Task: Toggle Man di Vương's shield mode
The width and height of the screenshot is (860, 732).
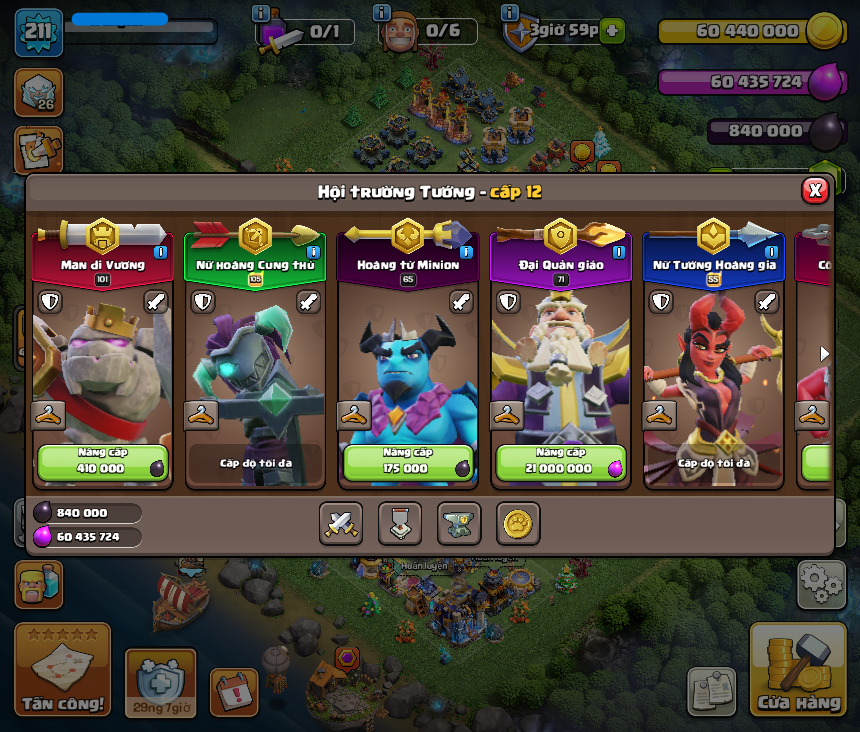Action: (x=50, y=301)
